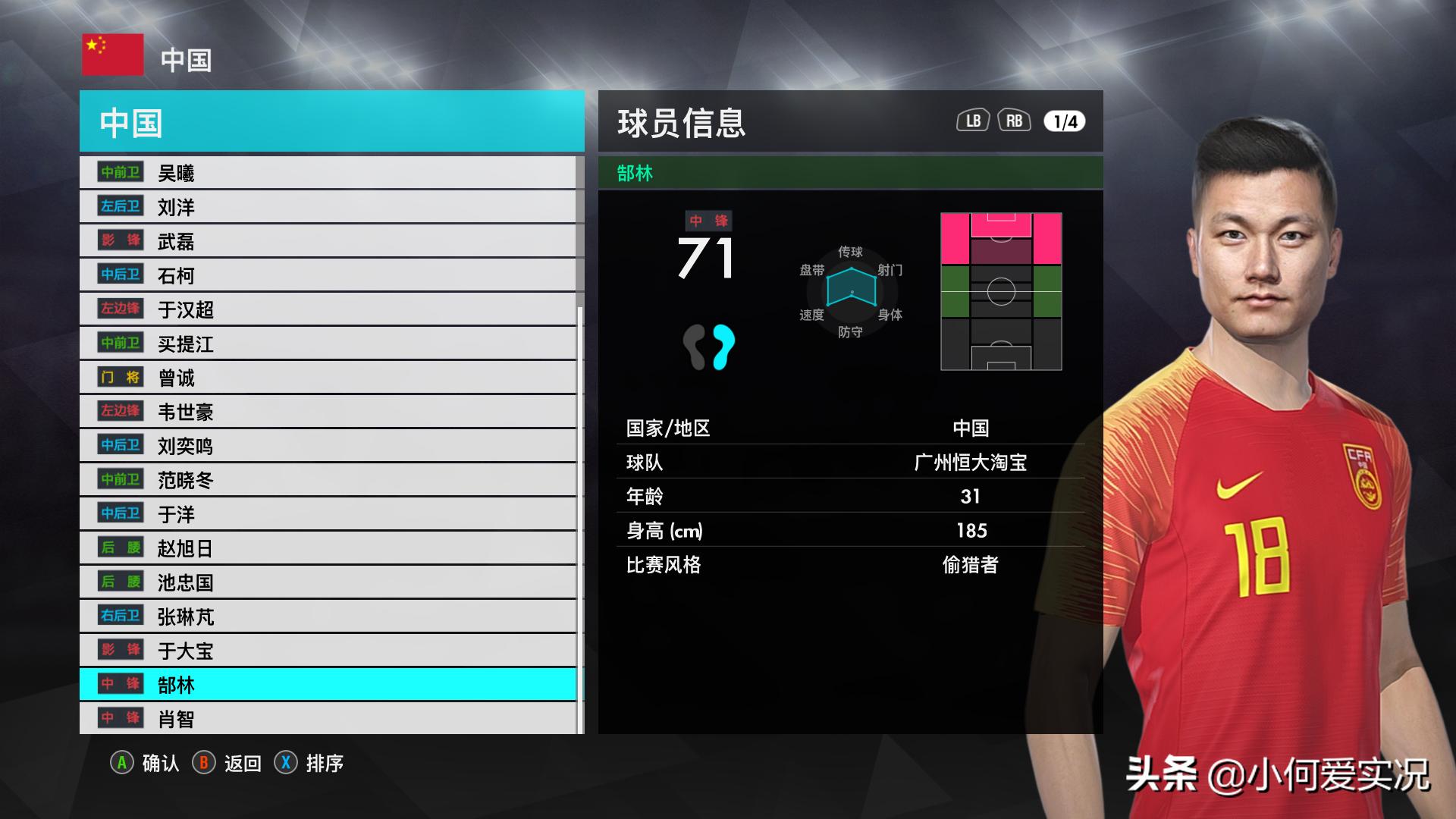This screenshot has width=1456, height=819.
Task: Select goalkeeper 曾诚
Action: 328,378
